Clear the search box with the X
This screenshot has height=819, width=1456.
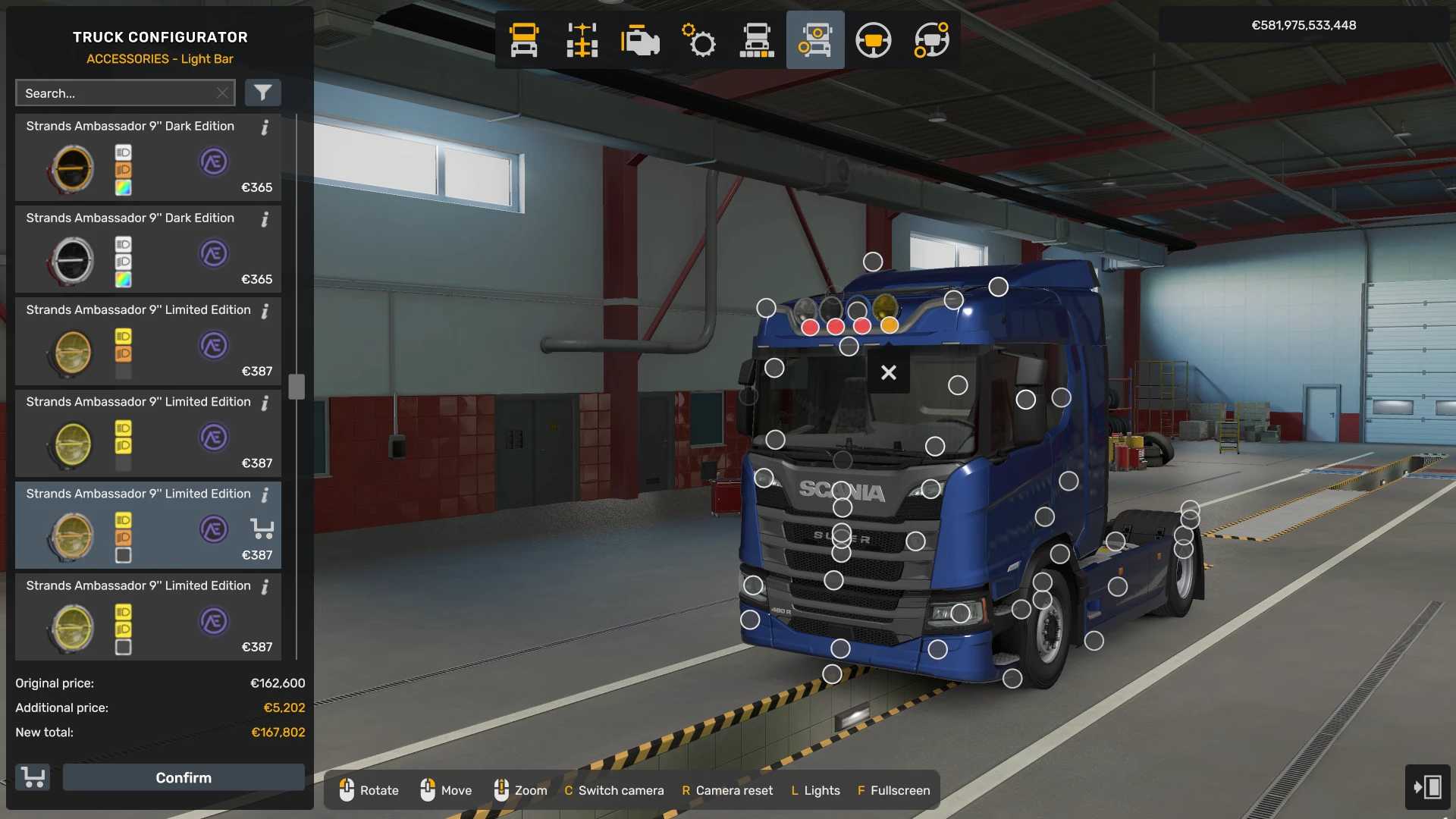[222, 93]
